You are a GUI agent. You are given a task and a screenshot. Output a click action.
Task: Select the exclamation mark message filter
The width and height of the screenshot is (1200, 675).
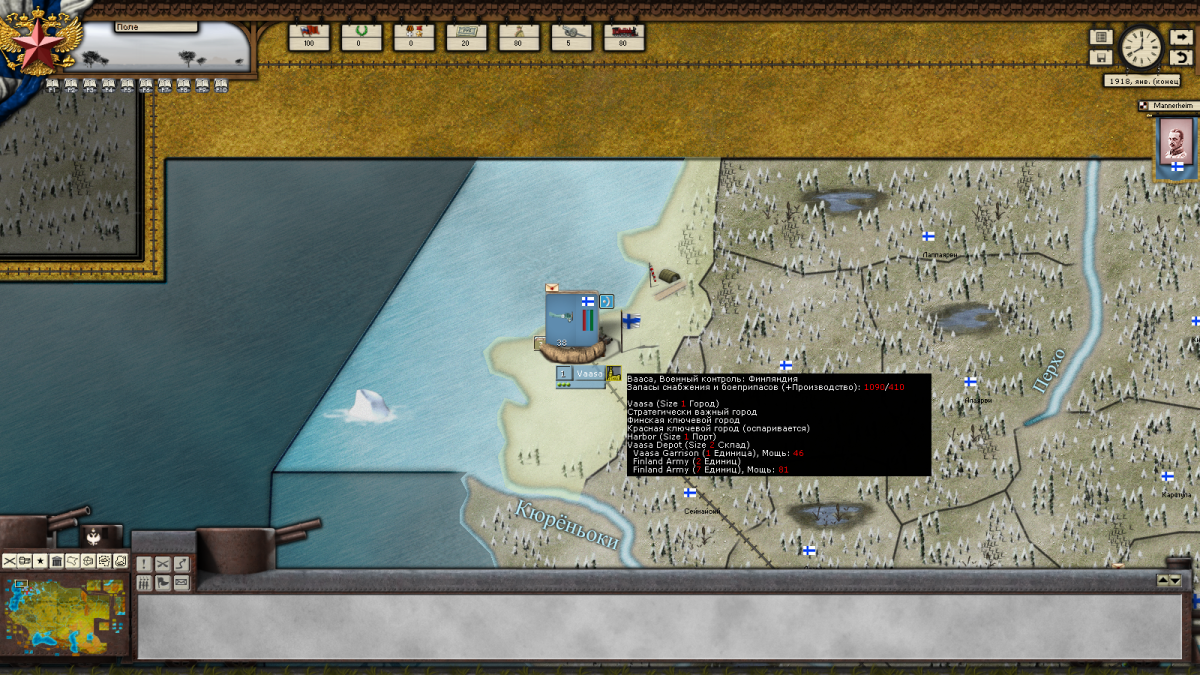(x=143, y=565)
